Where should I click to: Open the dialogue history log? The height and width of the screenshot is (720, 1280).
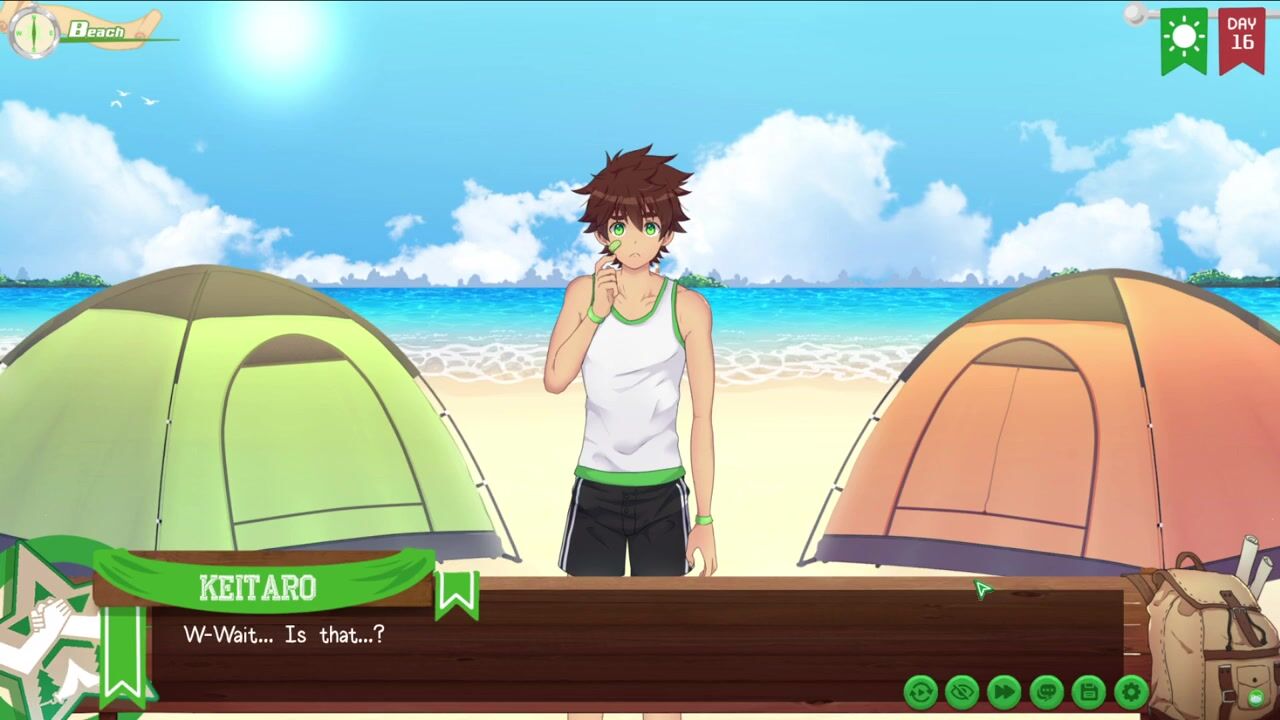[x=1046, y=691]
